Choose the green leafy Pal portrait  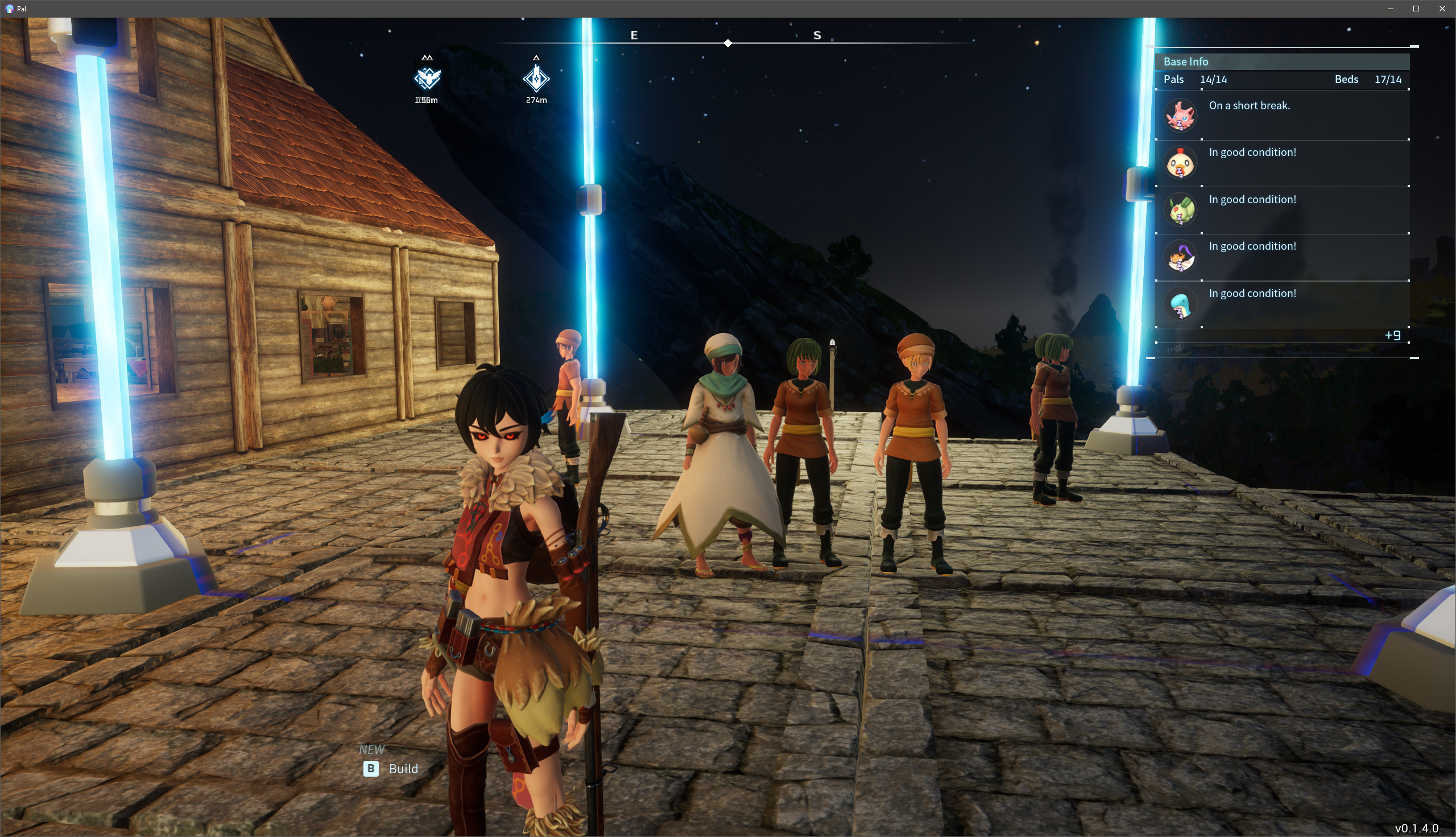1180,210
